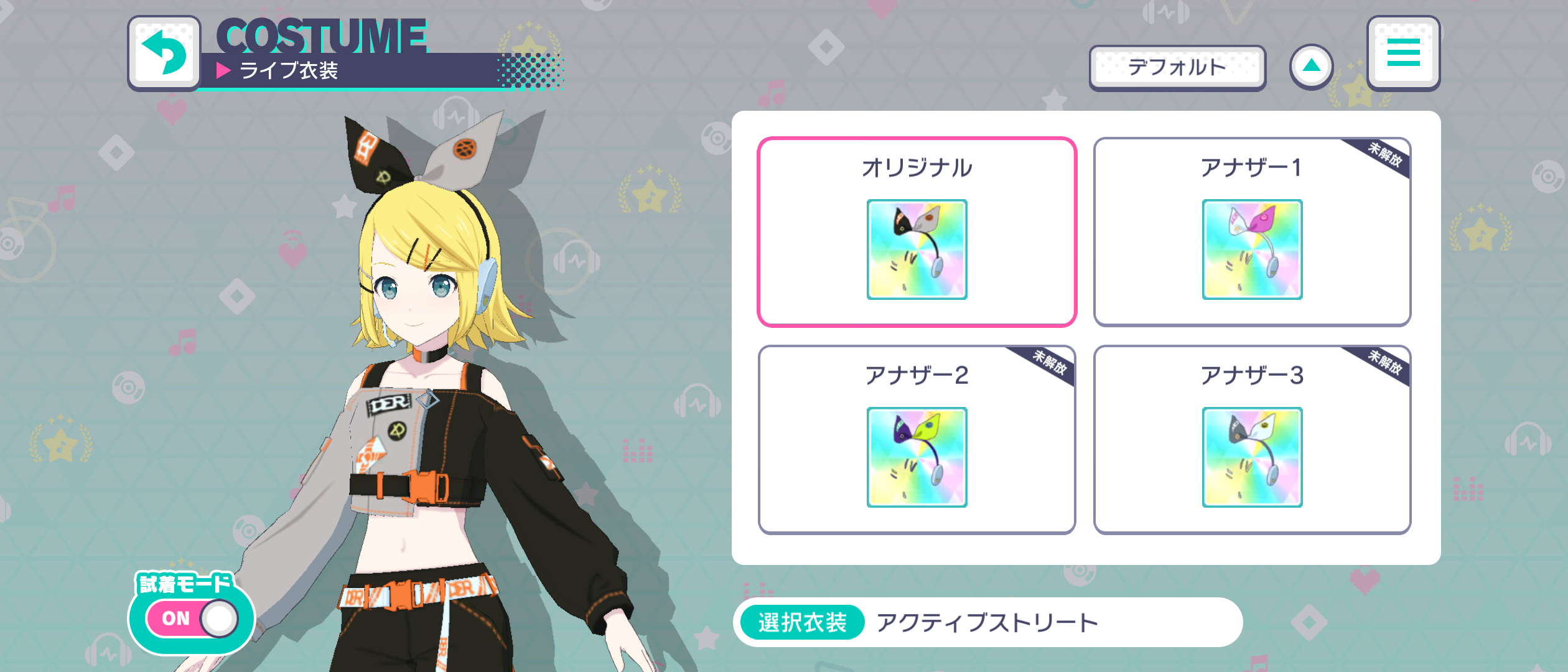Select the オリジナル costume thumbnail icon
The width and height of the screenshot is (1568, 672).
[917, 250]
